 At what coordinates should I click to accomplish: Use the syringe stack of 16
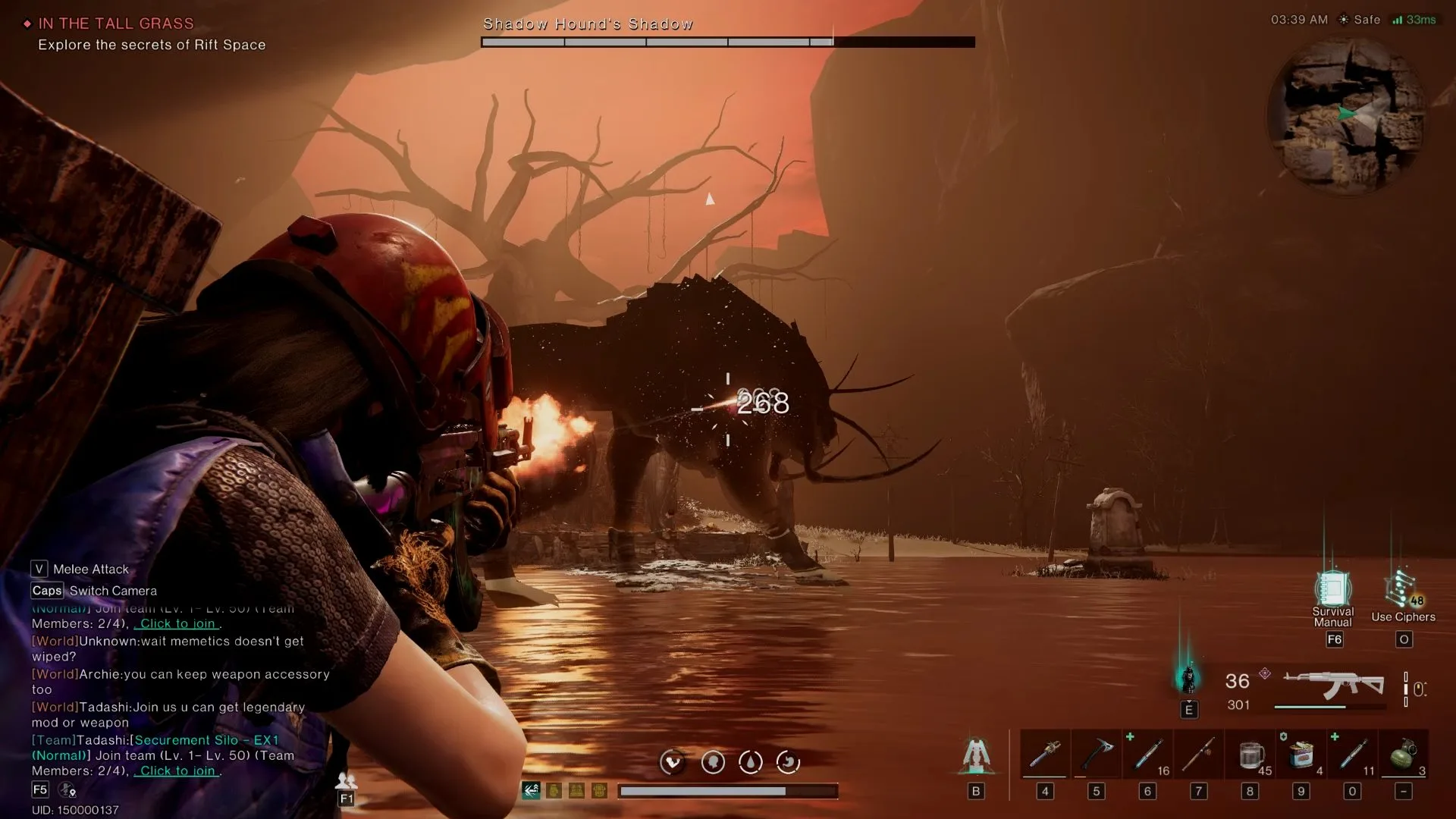coord(1148,754)
